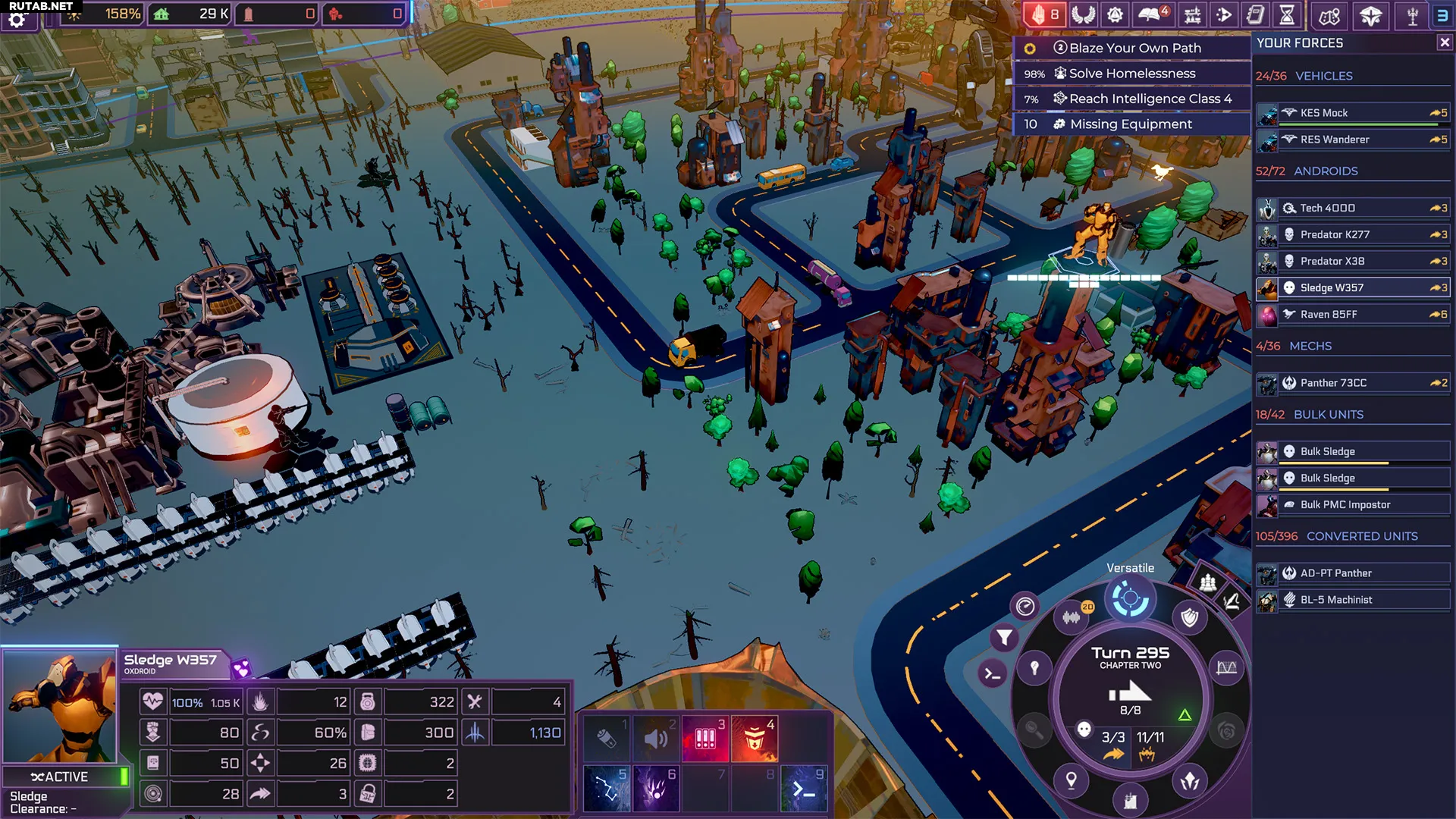Activate the constellation ability in slot 5

tap(606, 789)
